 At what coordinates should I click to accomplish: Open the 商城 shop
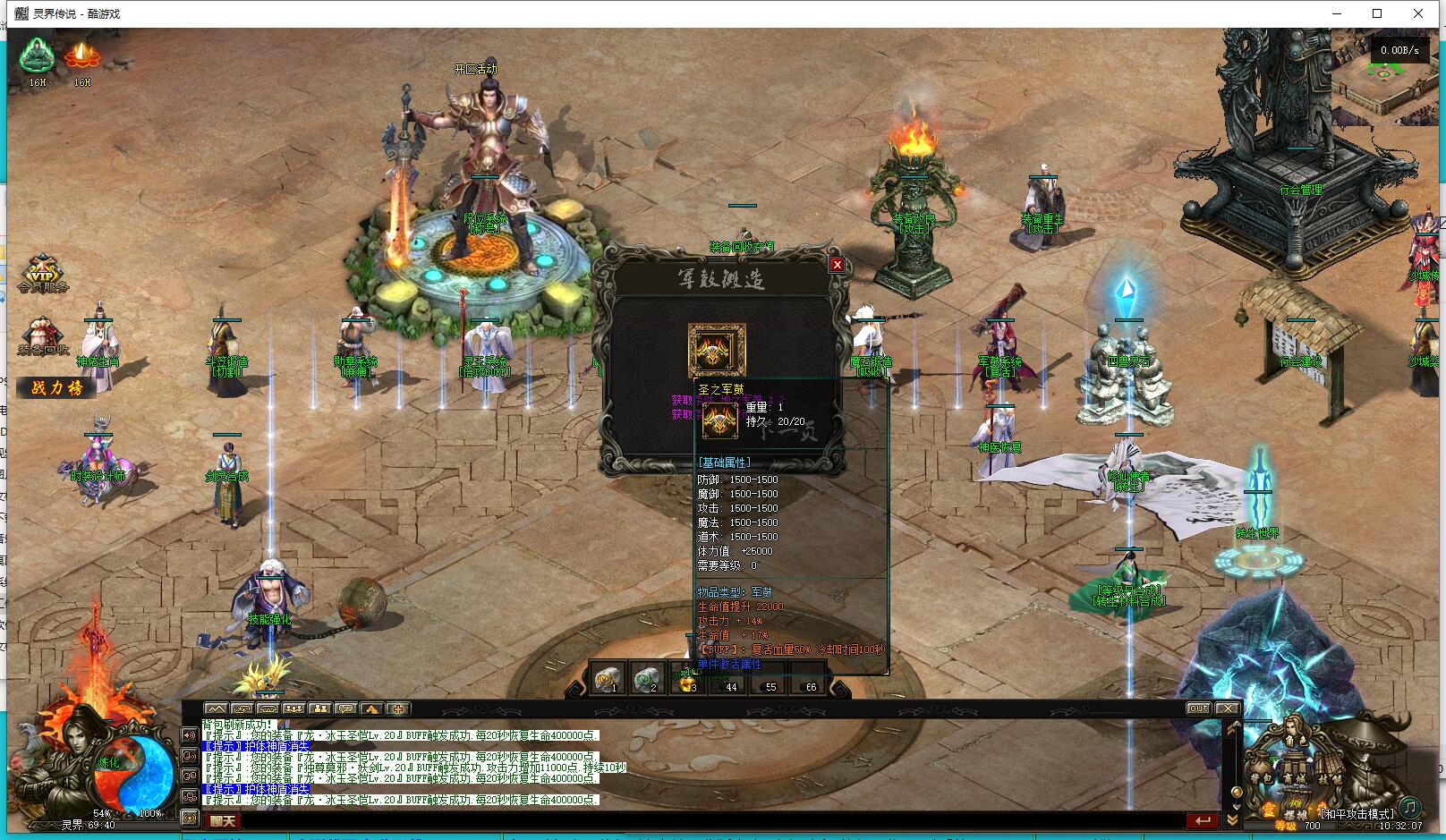click(1295, 780)
